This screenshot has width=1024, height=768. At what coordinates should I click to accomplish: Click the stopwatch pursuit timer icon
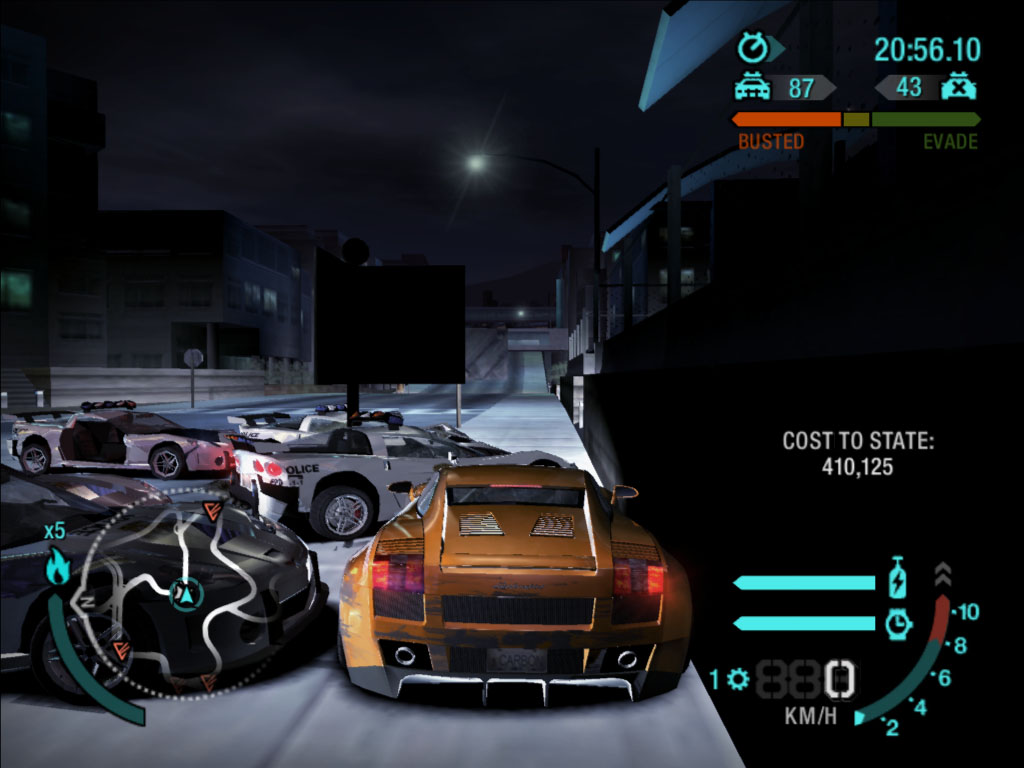coord(752,48)
